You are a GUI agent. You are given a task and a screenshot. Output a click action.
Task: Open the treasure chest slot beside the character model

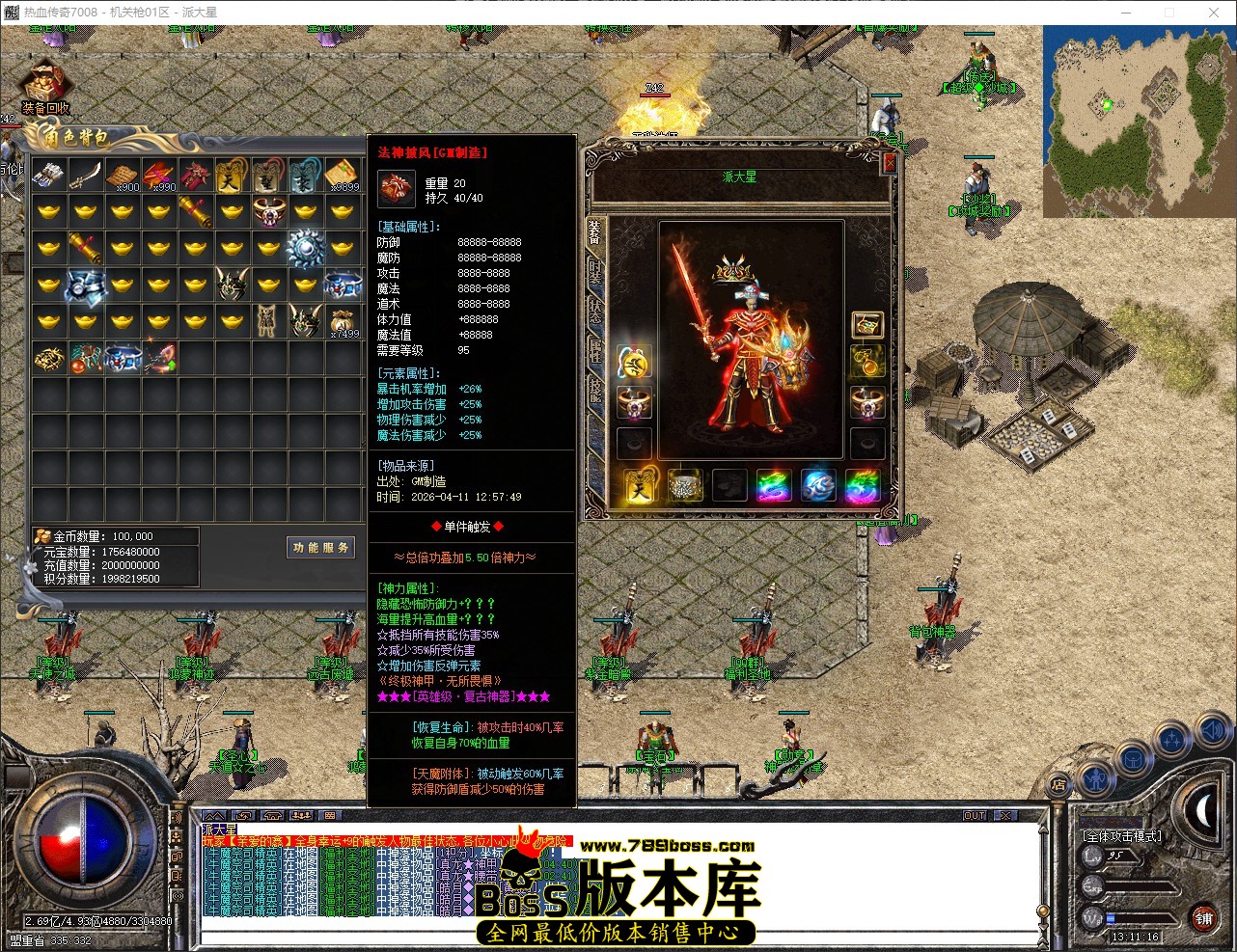click(x=866, y=324)
